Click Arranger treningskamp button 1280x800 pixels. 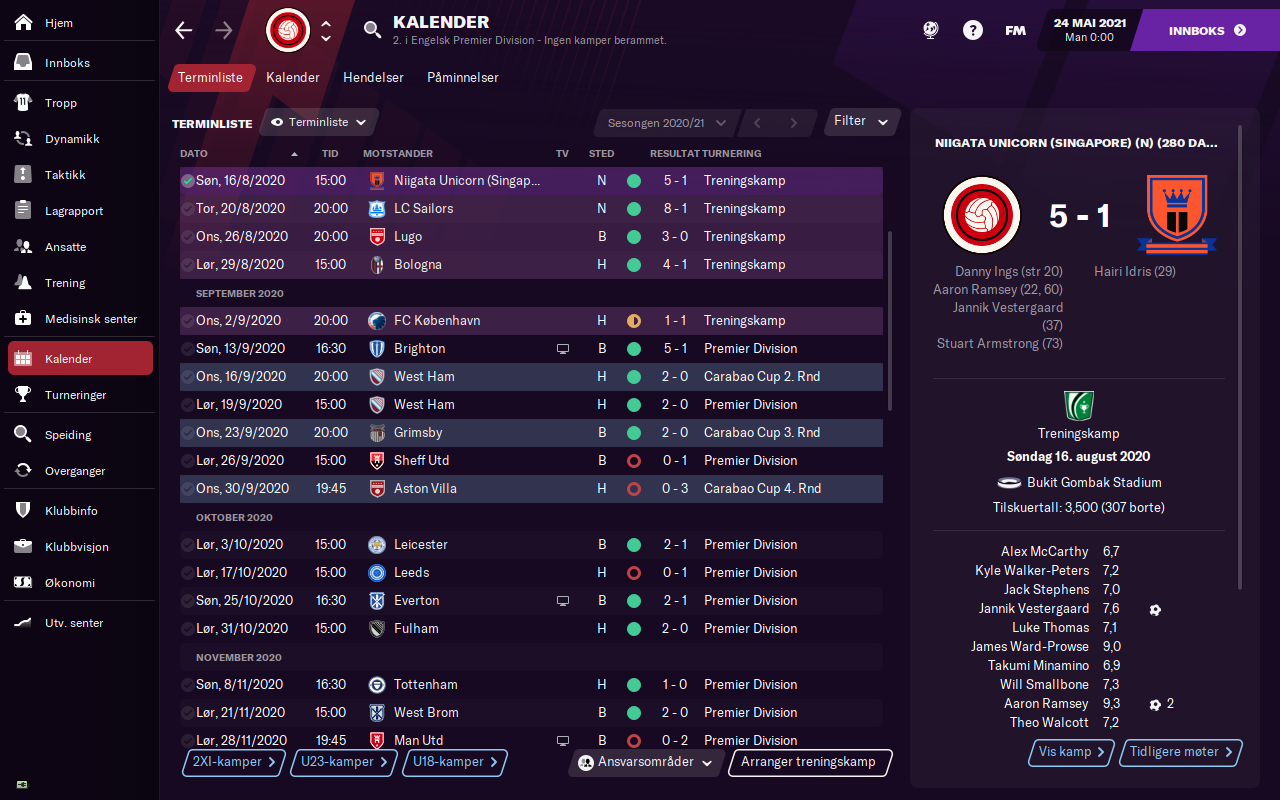point(809,762)
